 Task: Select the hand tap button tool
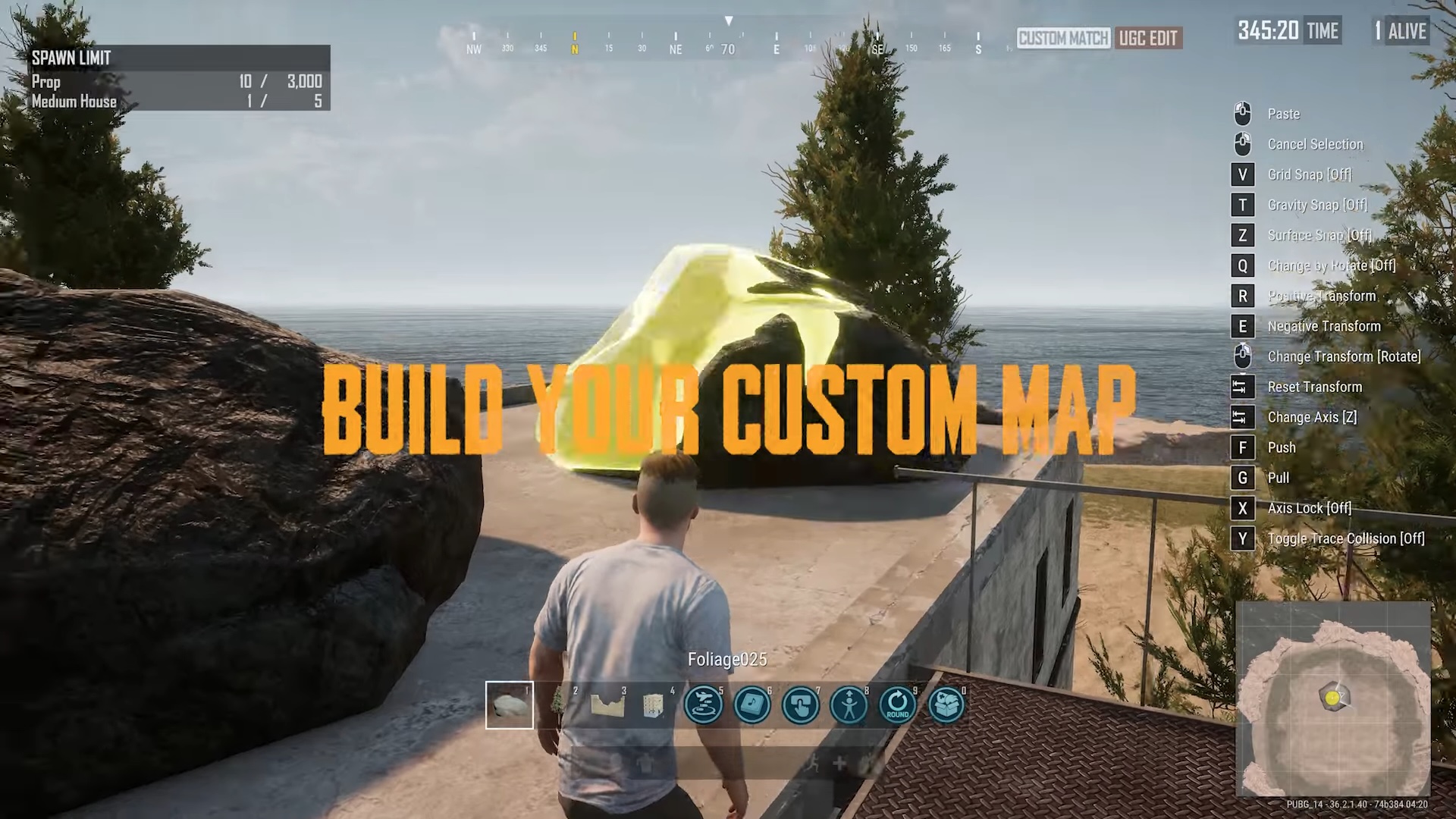click(x=801, y=705)
